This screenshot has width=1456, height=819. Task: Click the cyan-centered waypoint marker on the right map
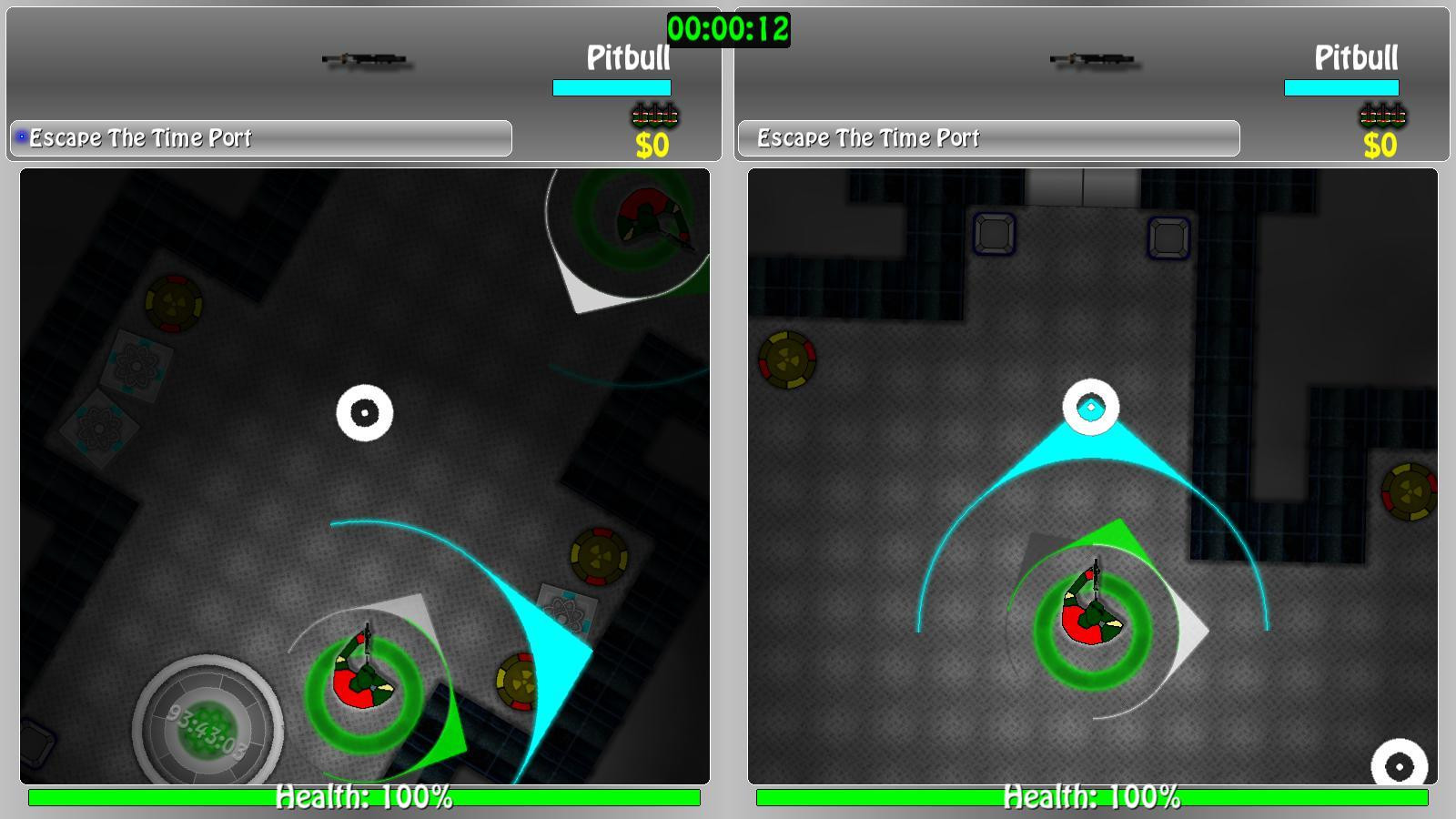[1091, 408]
